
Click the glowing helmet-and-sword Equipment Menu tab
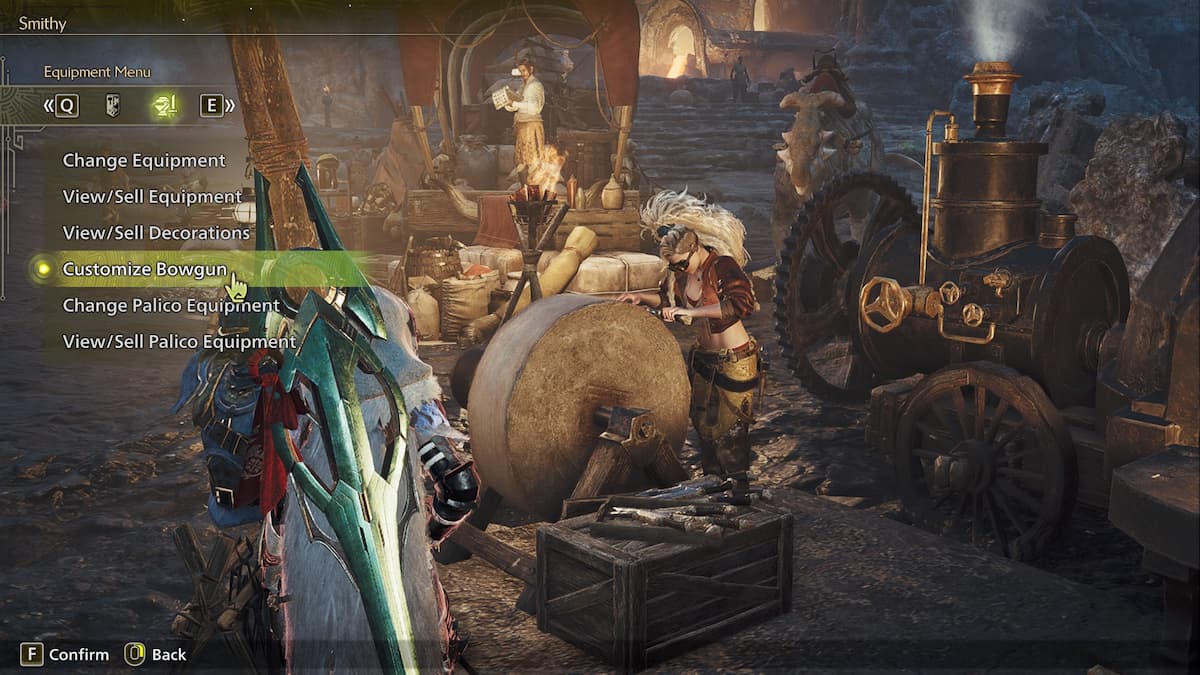(164, 105)
